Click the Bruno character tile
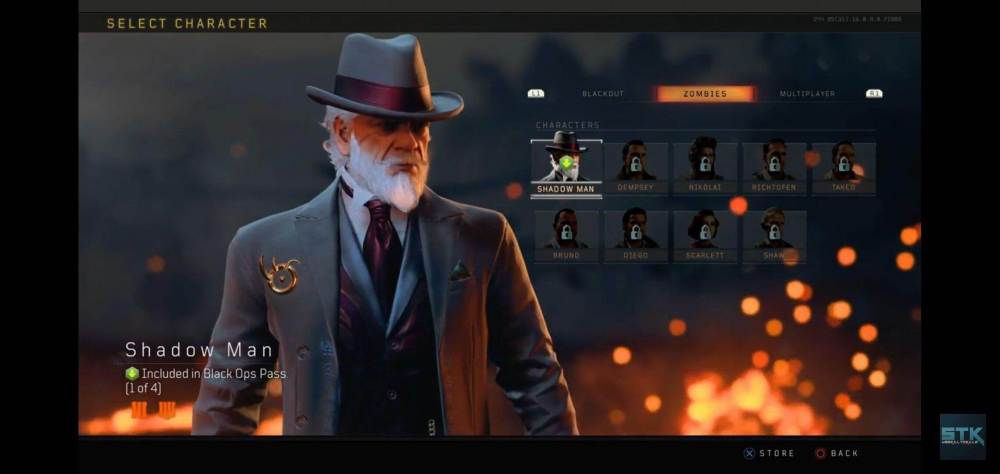 (566, 233)
